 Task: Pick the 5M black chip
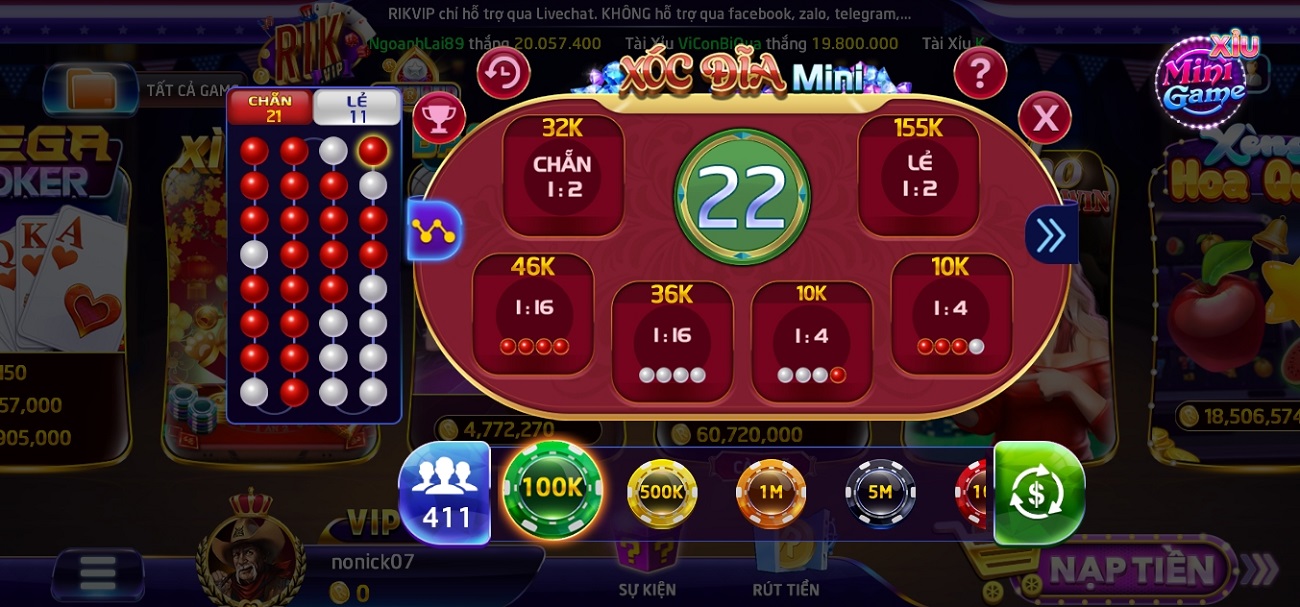coord(880,492)
